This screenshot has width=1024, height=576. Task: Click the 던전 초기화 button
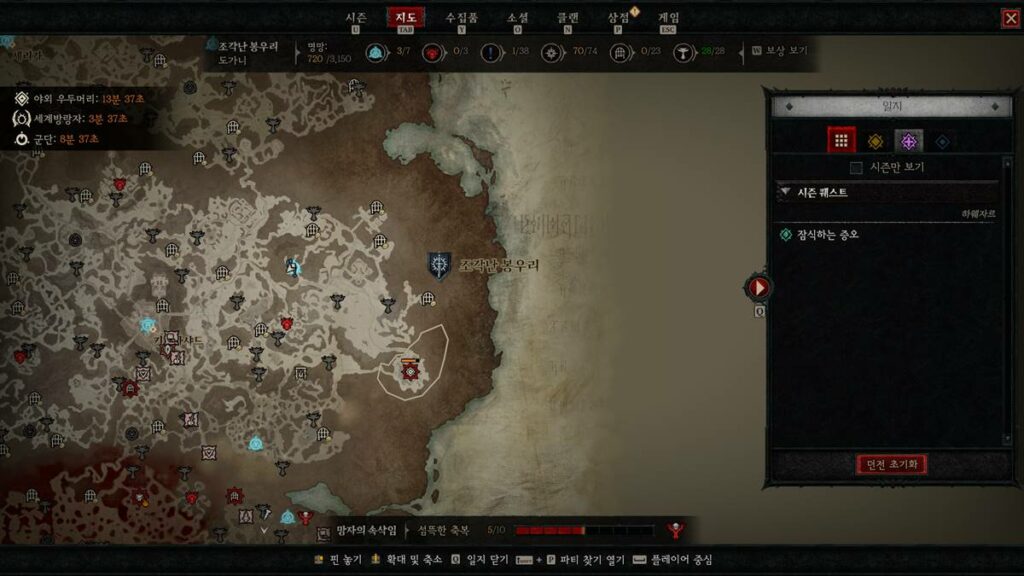click(x=892, y=464)
